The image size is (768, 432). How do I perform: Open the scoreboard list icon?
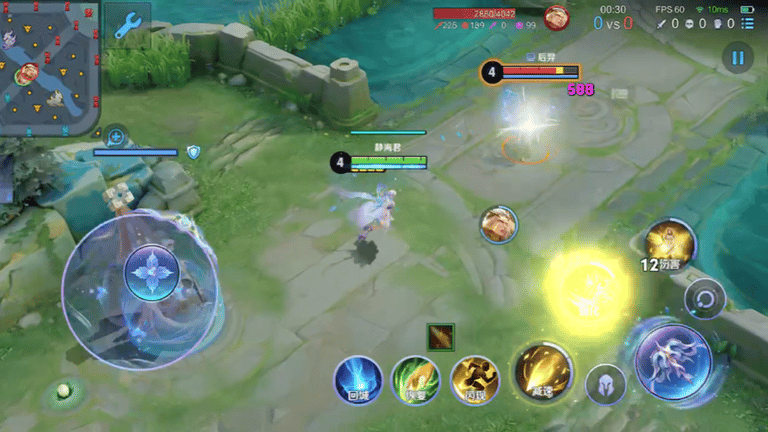tap(747, 24)
